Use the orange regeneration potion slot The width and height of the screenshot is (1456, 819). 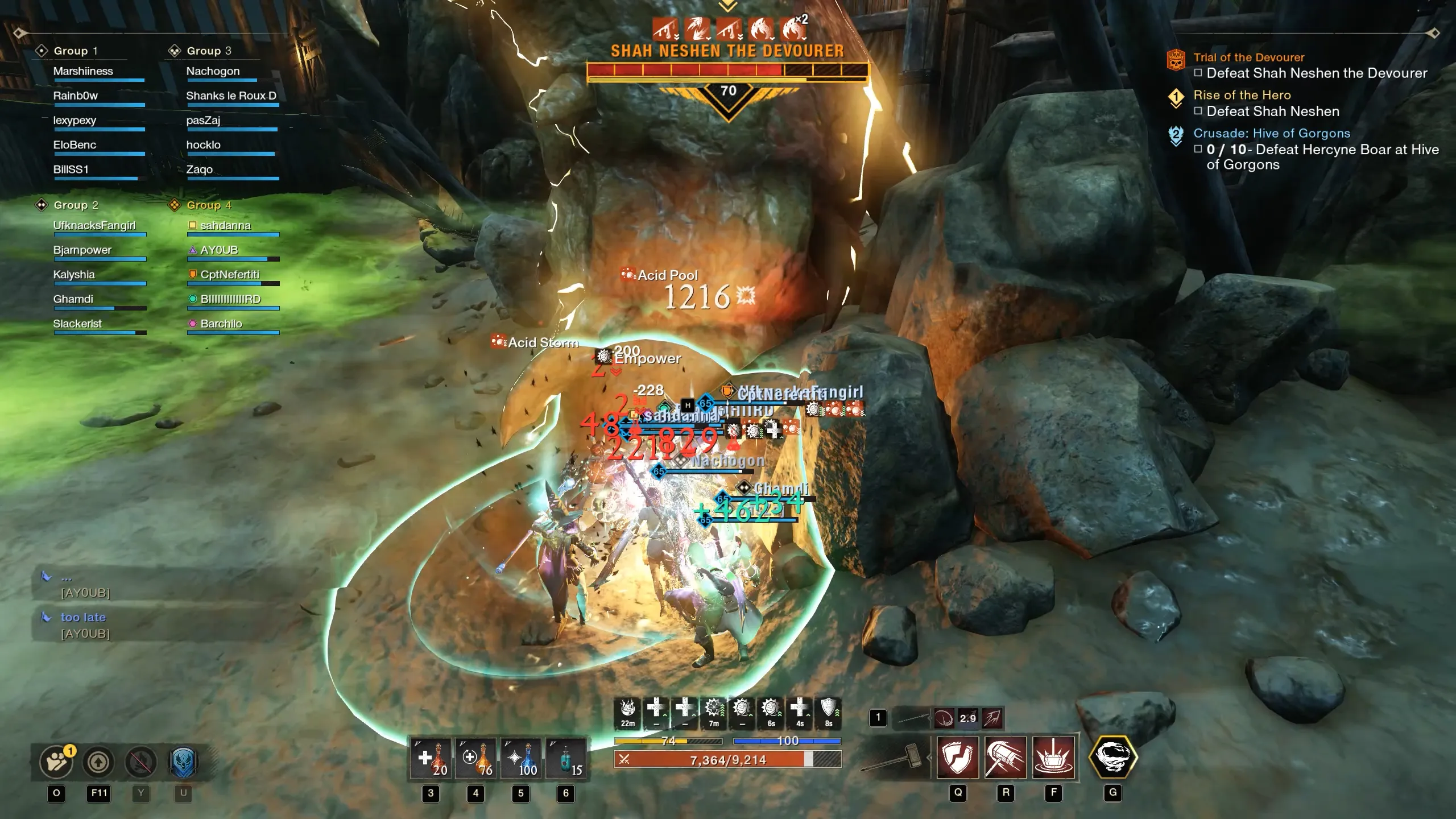click(x=475, y=759)
